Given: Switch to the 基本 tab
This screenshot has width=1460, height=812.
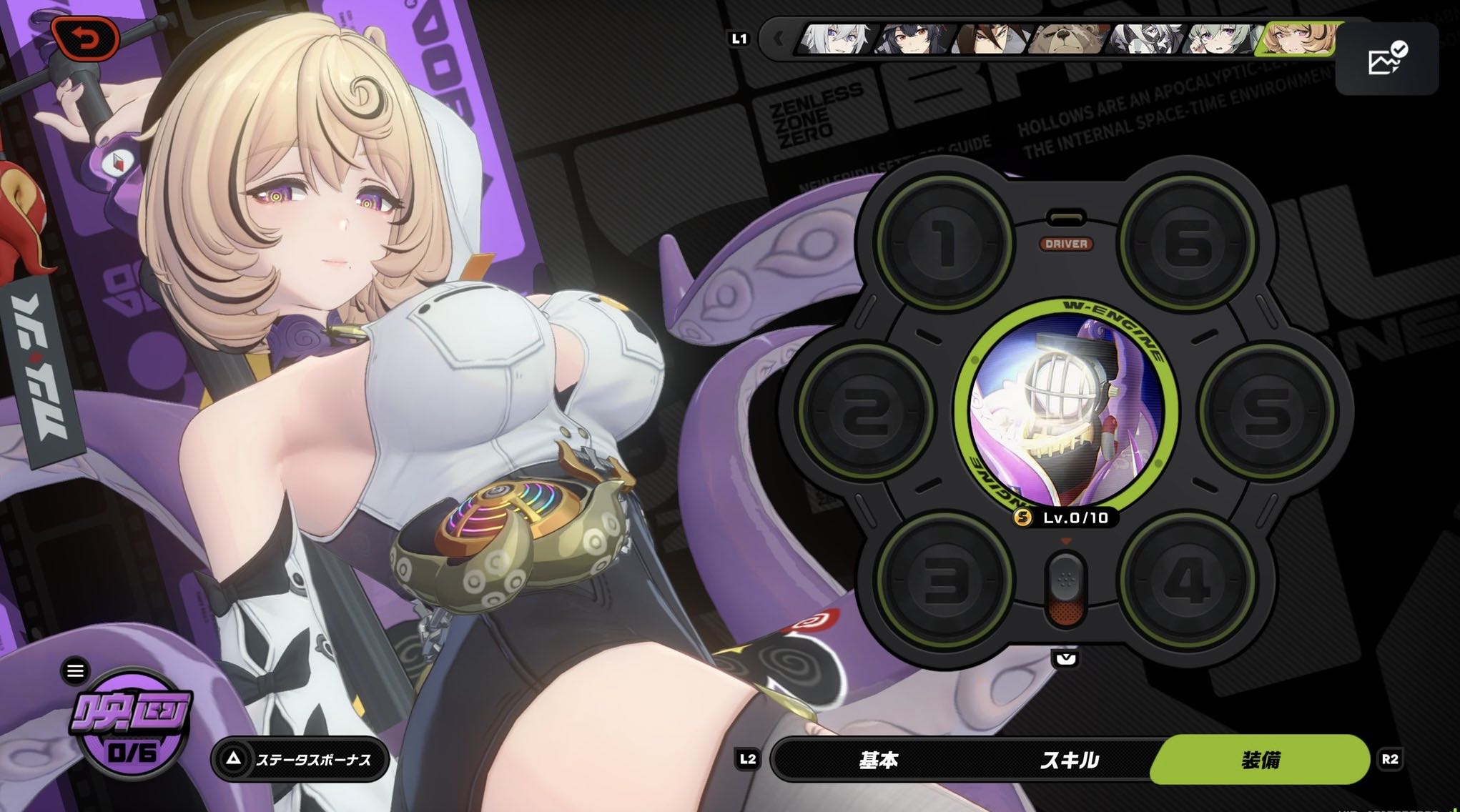Looking at the screenshot, I should (878, 760).
